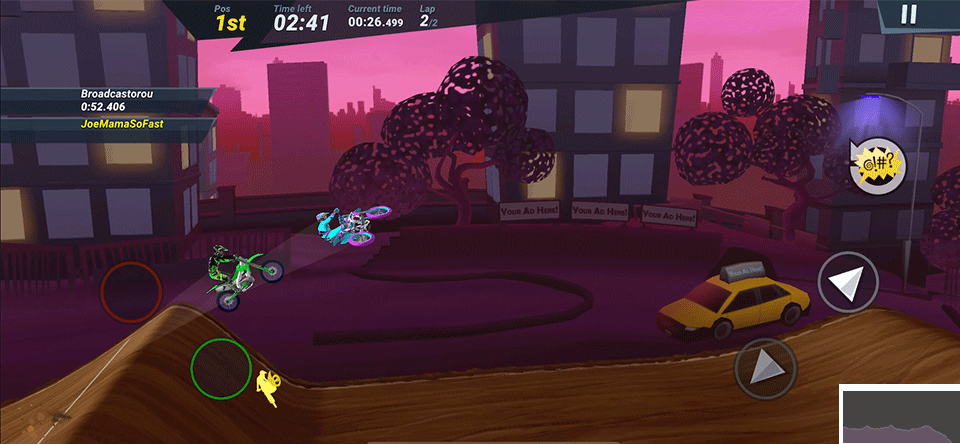Tap the white up-right pointing arrow button
The width and height of the screenshot is (960, 444).
[848, 284]
